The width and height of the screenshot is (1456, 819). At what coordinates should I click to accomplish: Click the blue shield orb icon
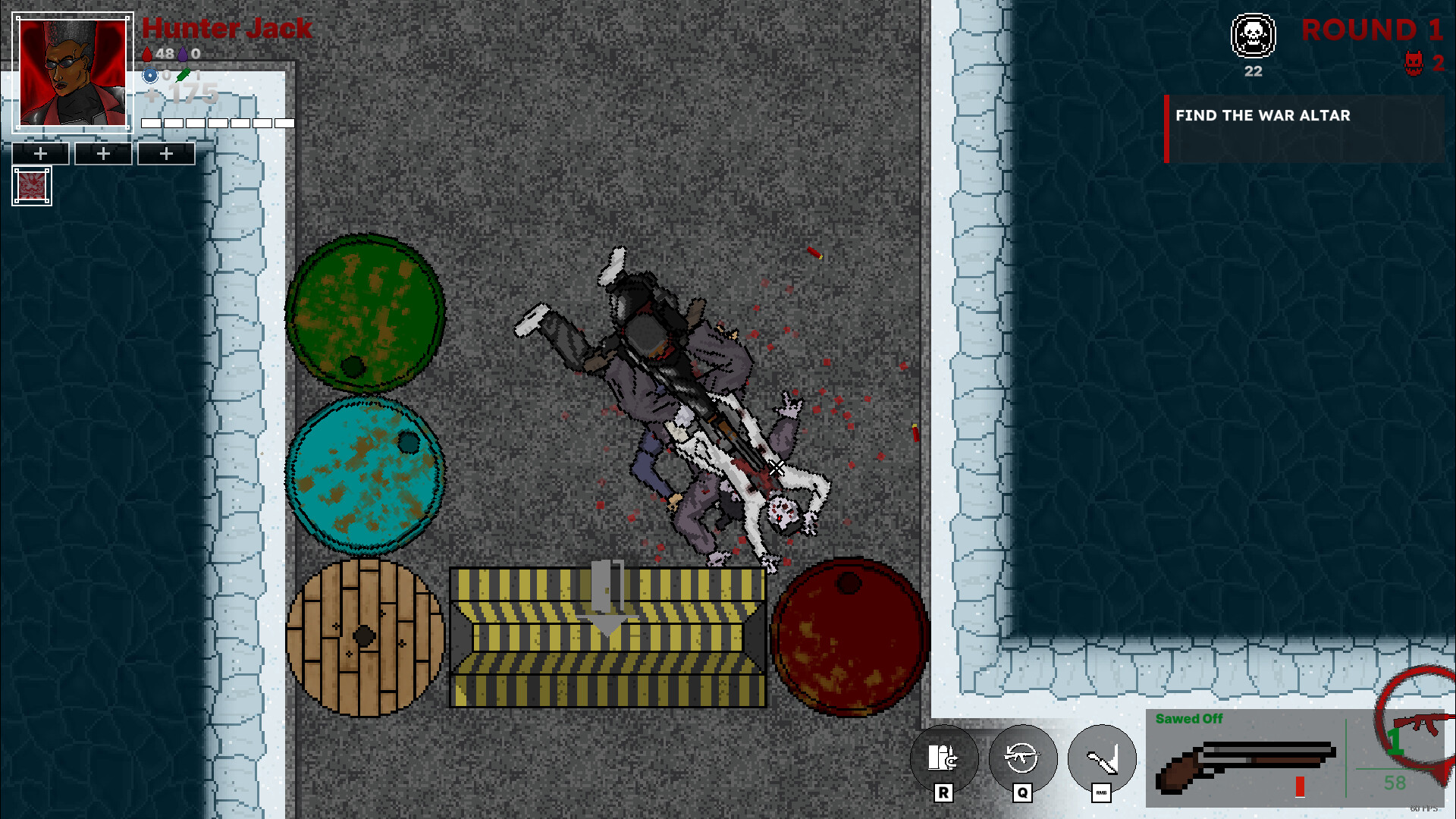click(149, 75)
